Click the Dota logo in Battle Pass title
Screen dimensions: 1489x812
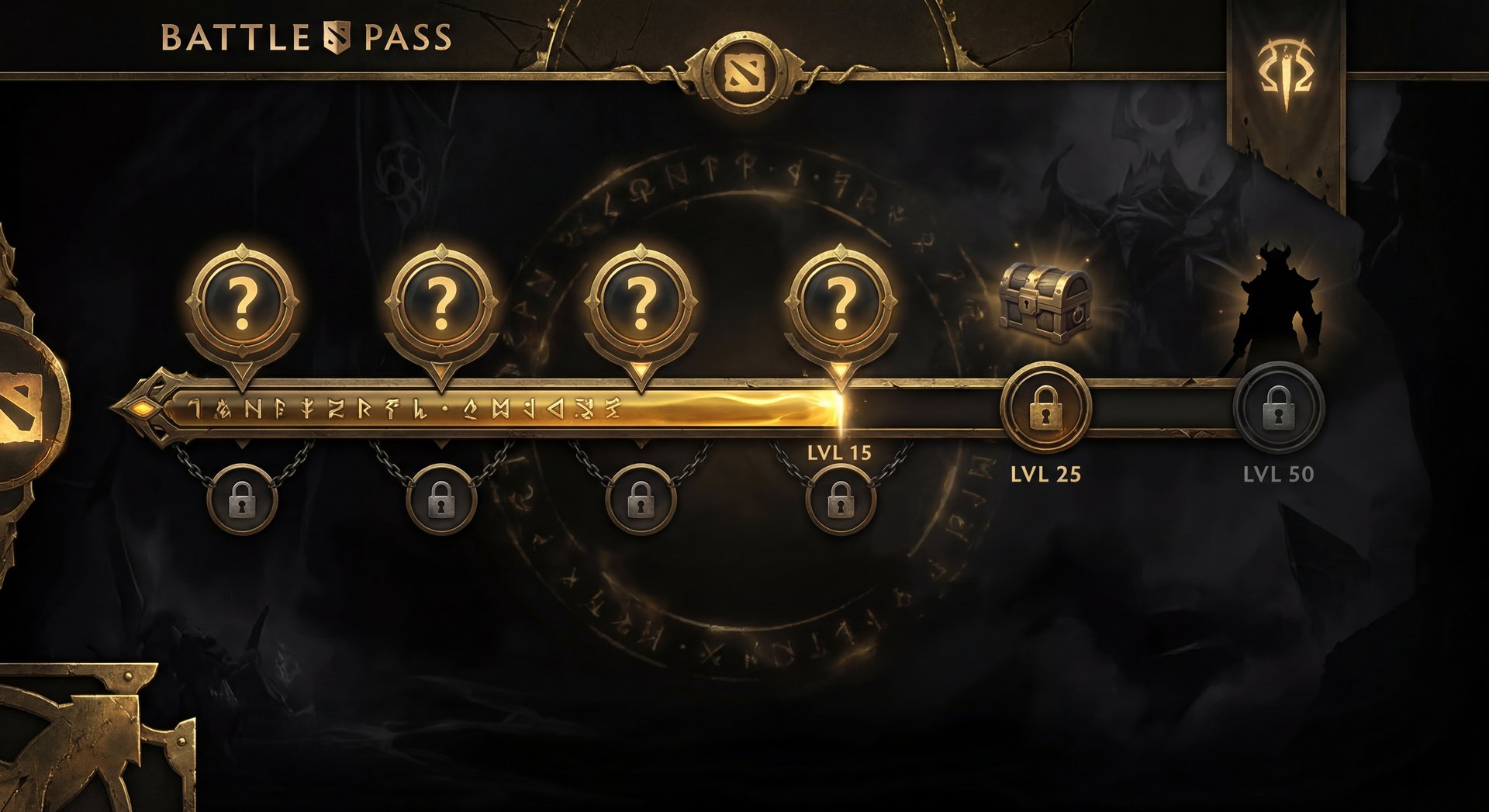(335, 34)
